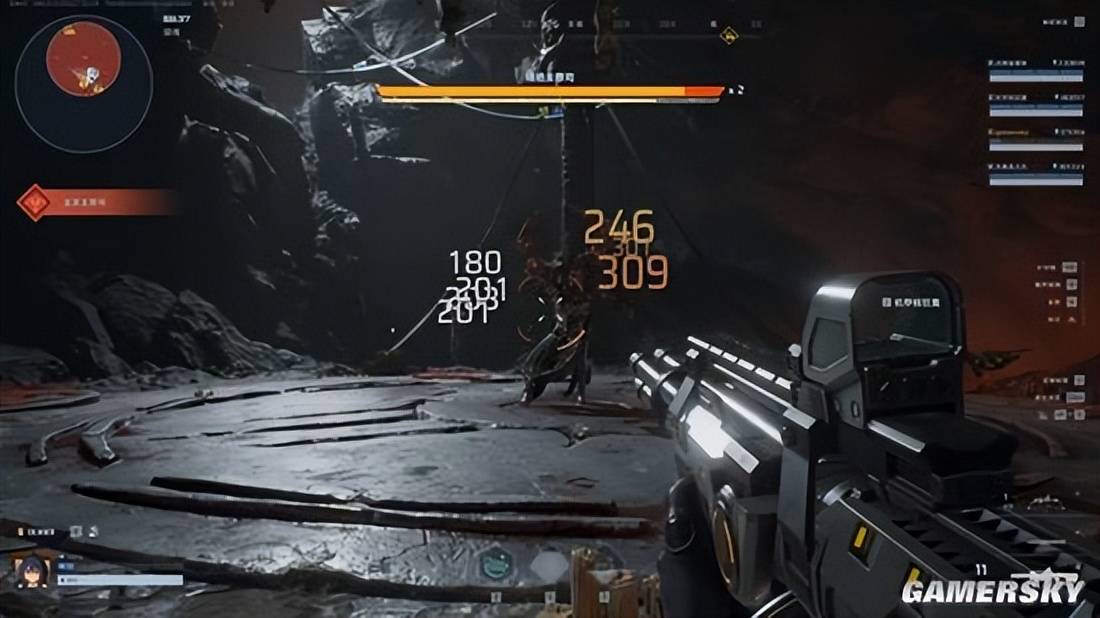The width and height of the screenshot is (1100, 618).
Task: Select the last teammate row in squad list
Action: coord(1036,172)
